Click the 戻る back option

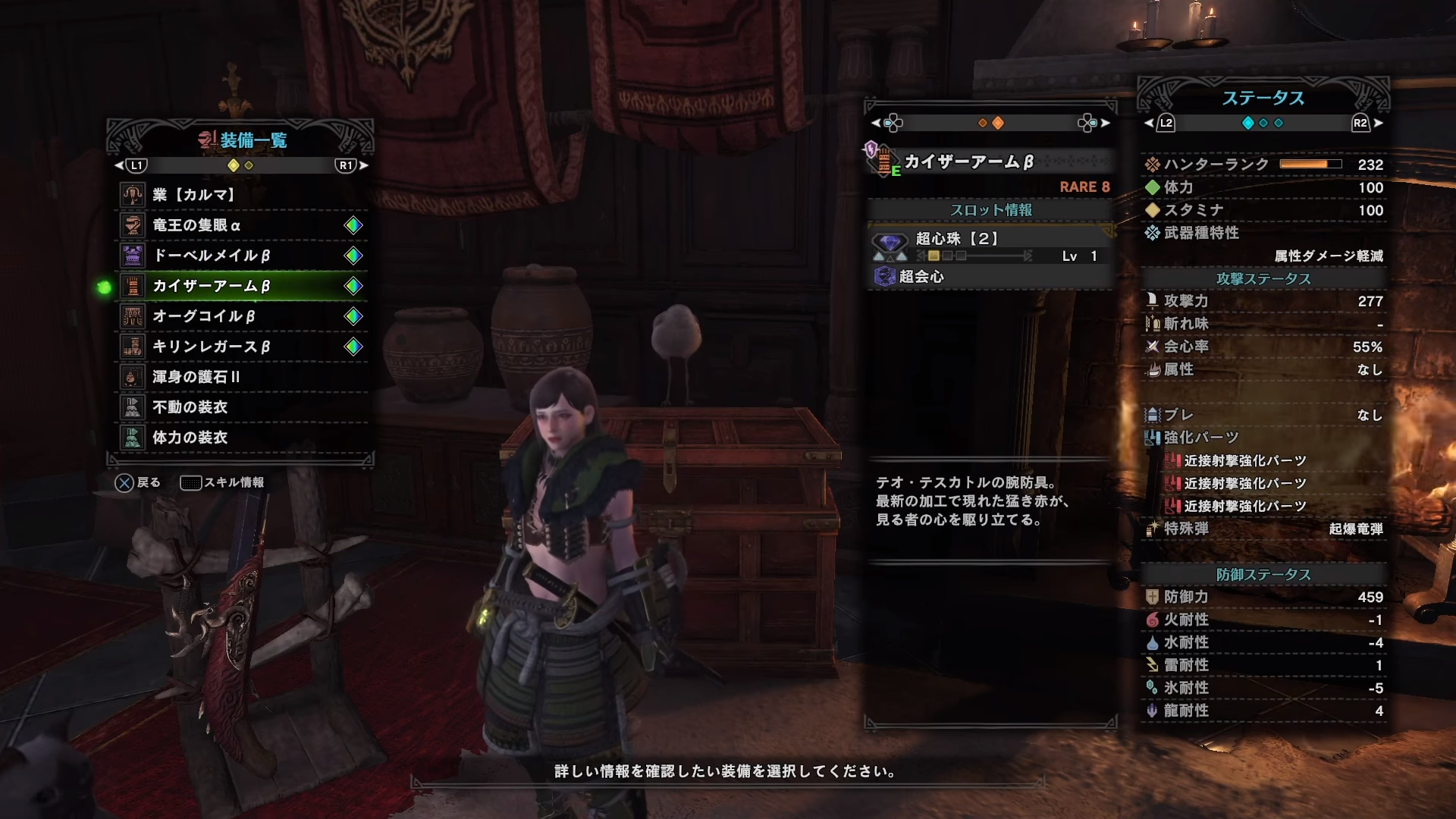point(137,482)
